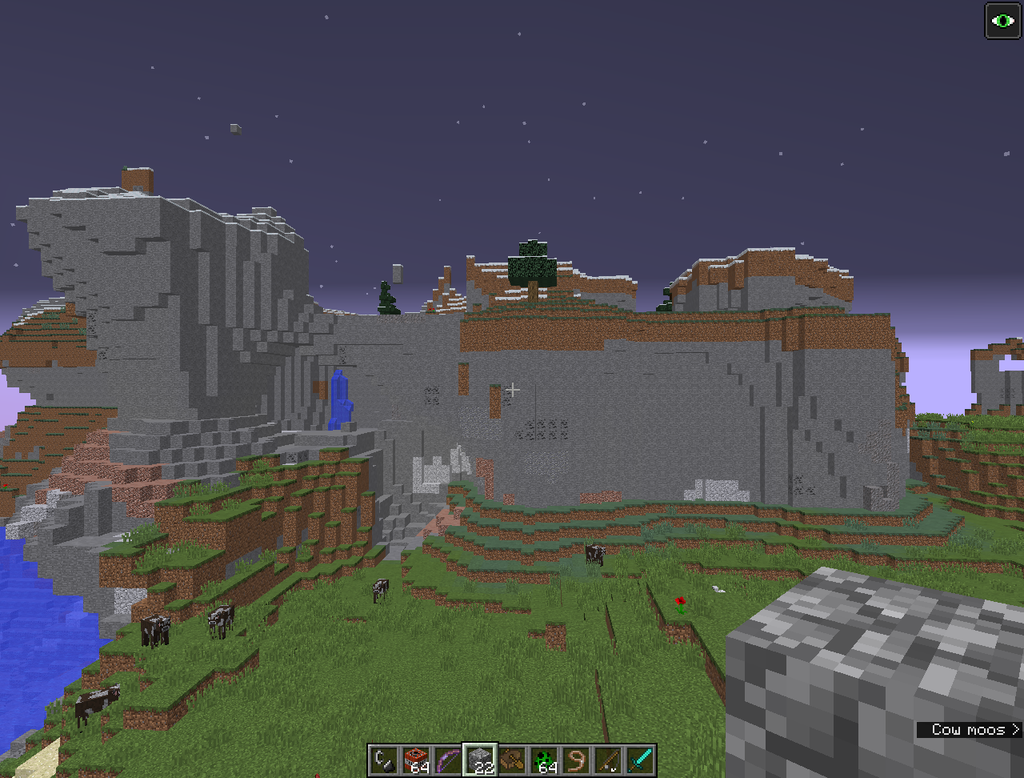The height and width of the screenshot is (778, 1024).
Task: Choose the enchanted bow slot
Action: point(448,761)
